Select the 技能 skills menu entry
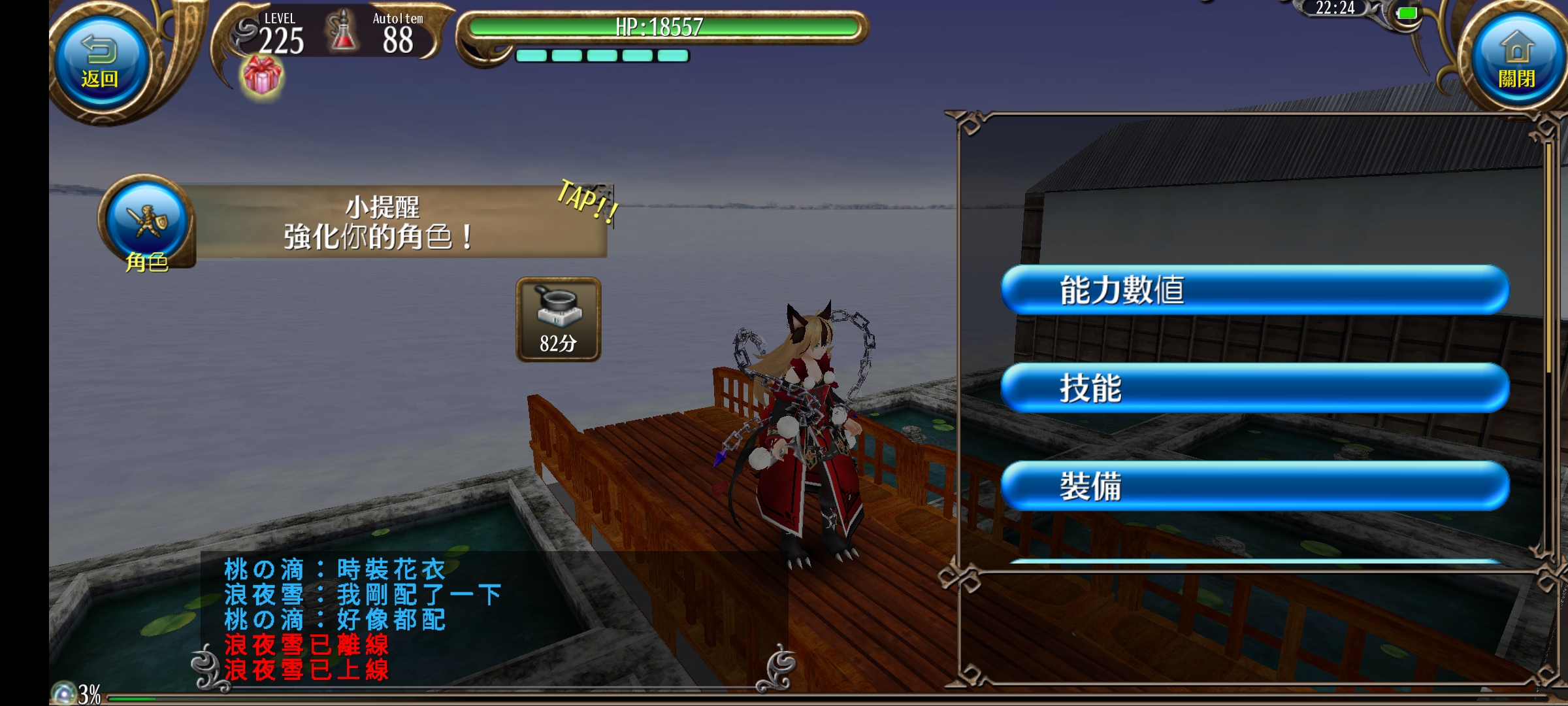 pos(1254,388)
